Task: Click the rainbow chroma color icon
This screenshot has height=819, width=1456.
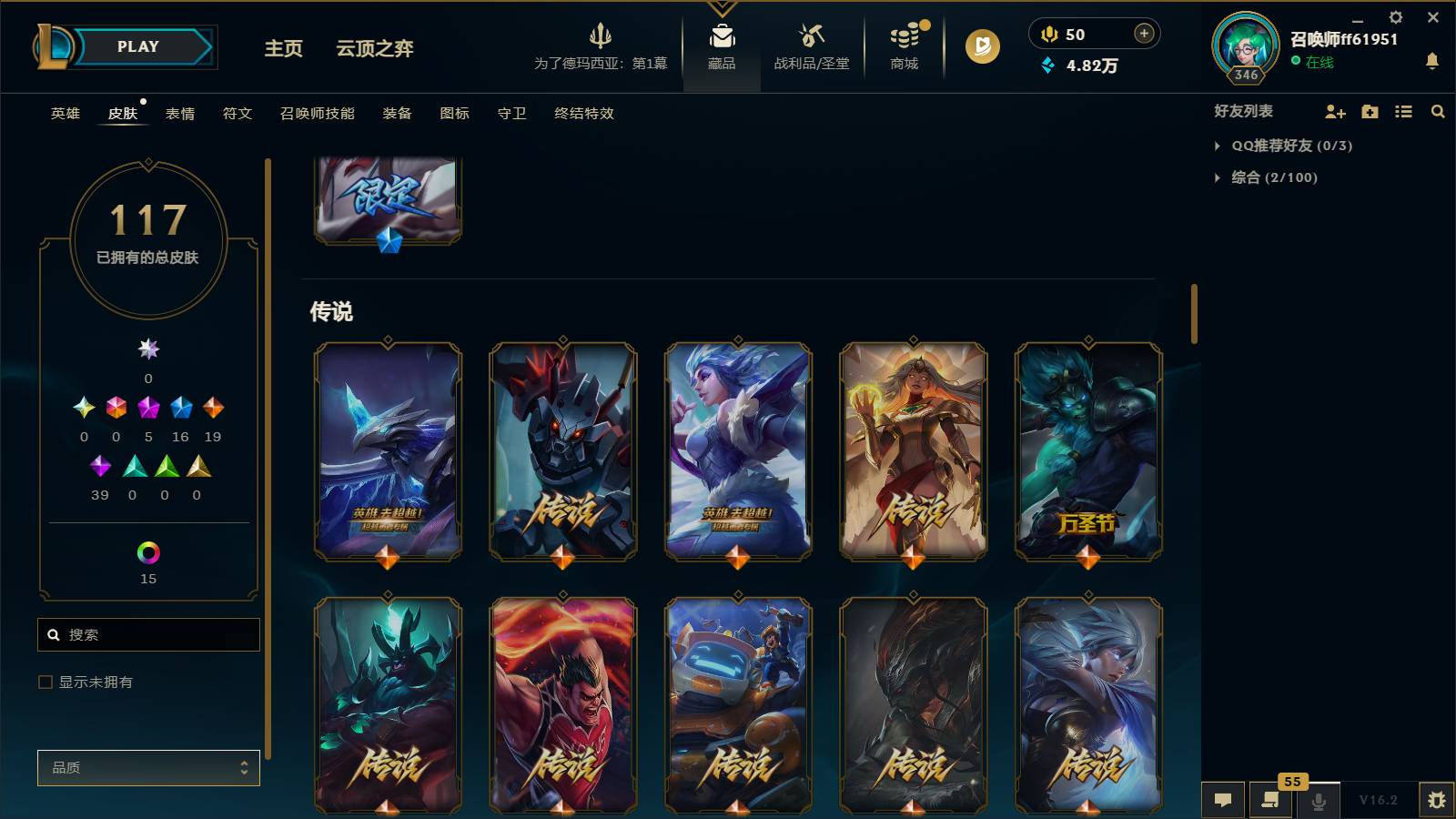Action: click(x=147, y=551)
